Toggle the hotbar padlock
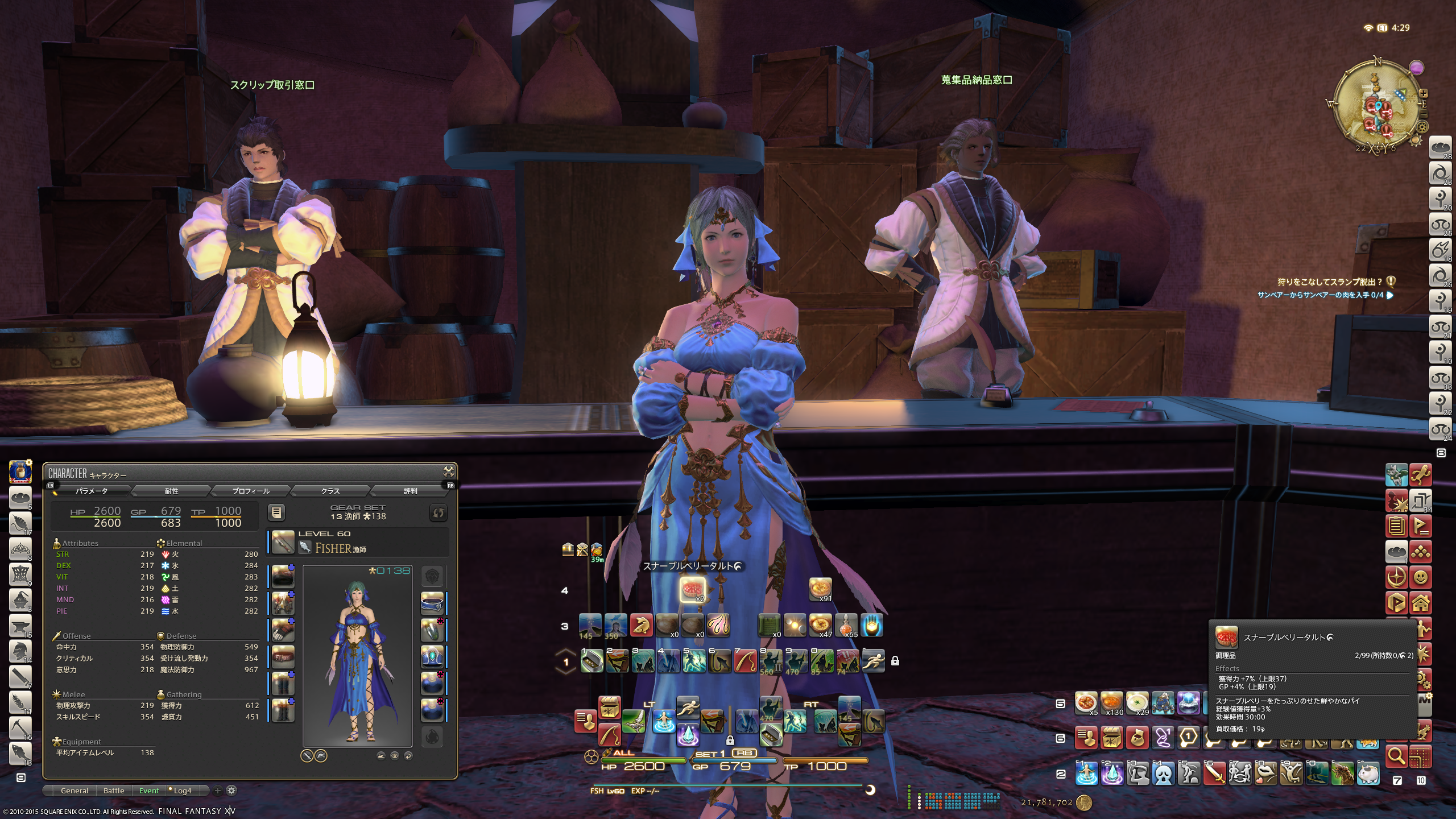This screenshot has width=1456, height=819. (895, 661)
